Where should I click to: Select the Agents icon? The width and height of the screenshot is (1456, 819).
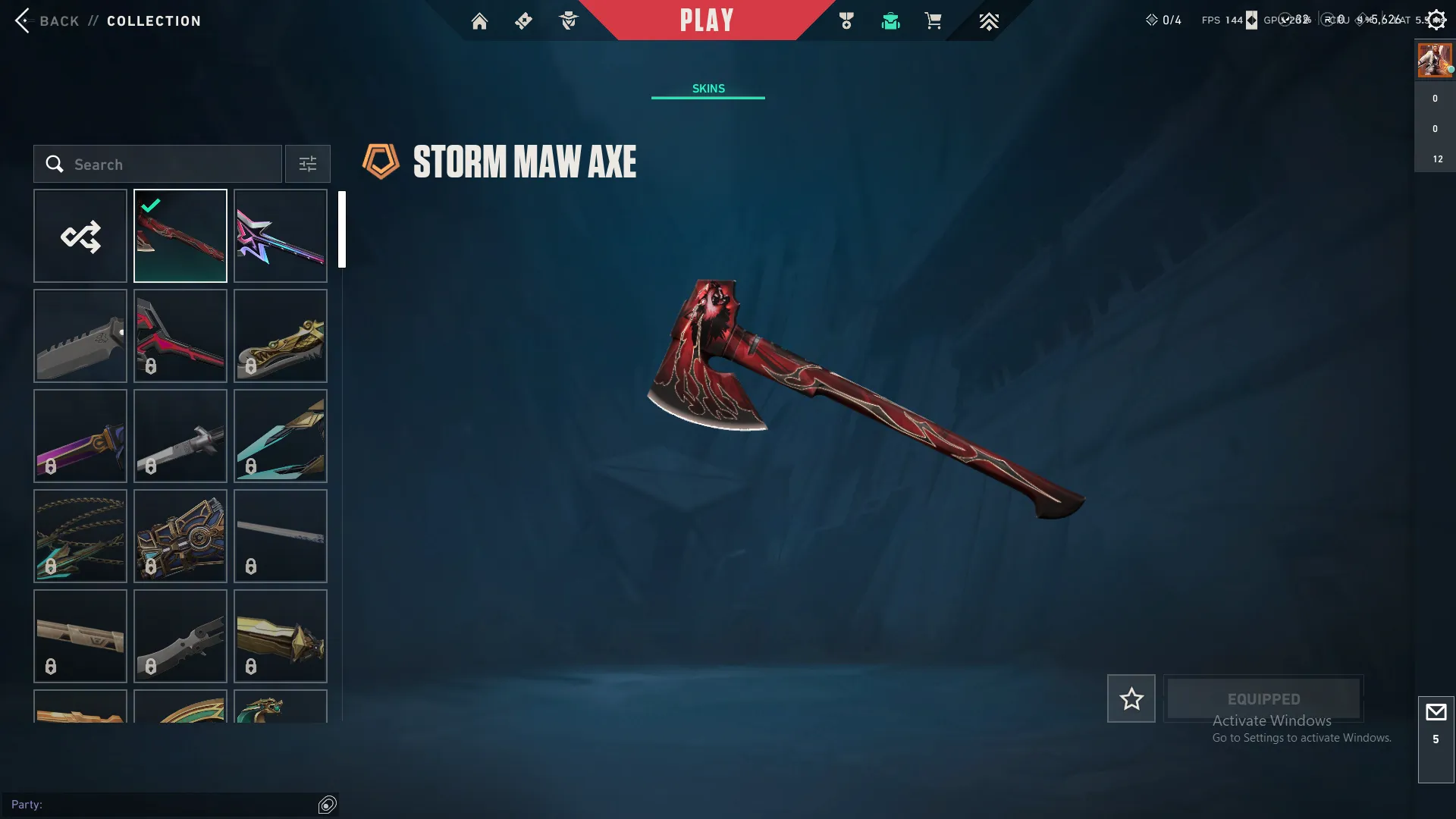[x=568, y=20]
